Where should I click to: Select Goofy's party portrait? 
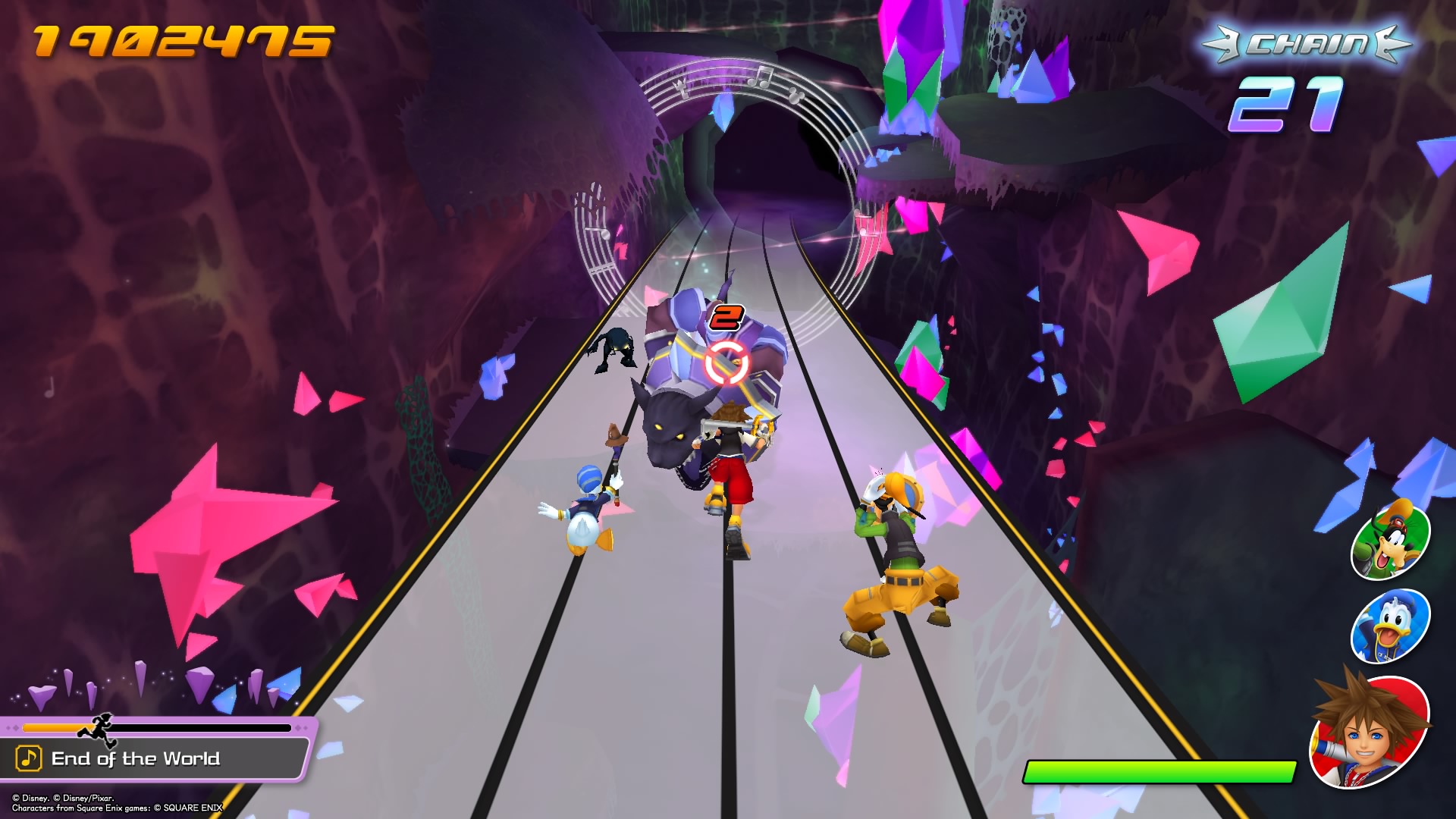click(x=1390, y=540)
